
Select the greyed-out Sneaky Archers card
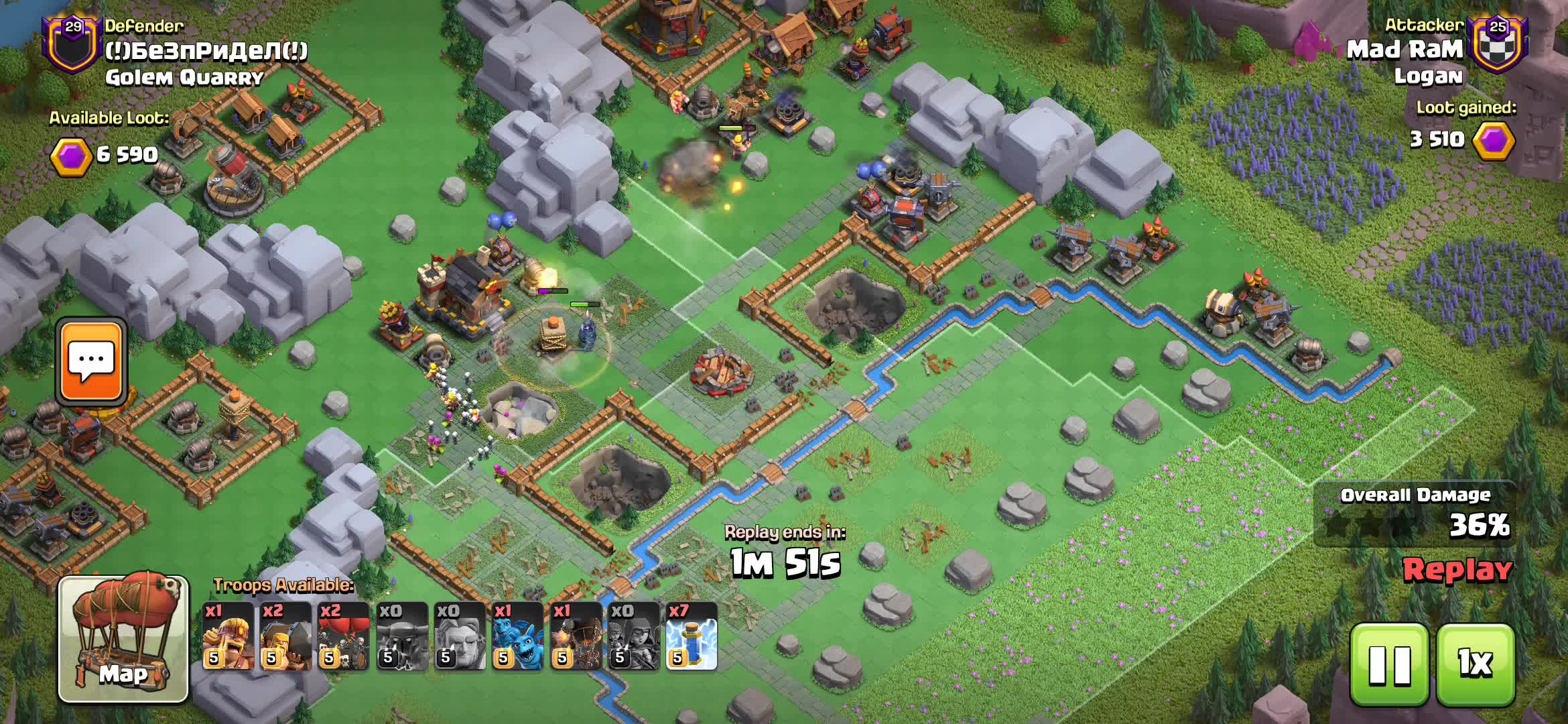[633, 636]
